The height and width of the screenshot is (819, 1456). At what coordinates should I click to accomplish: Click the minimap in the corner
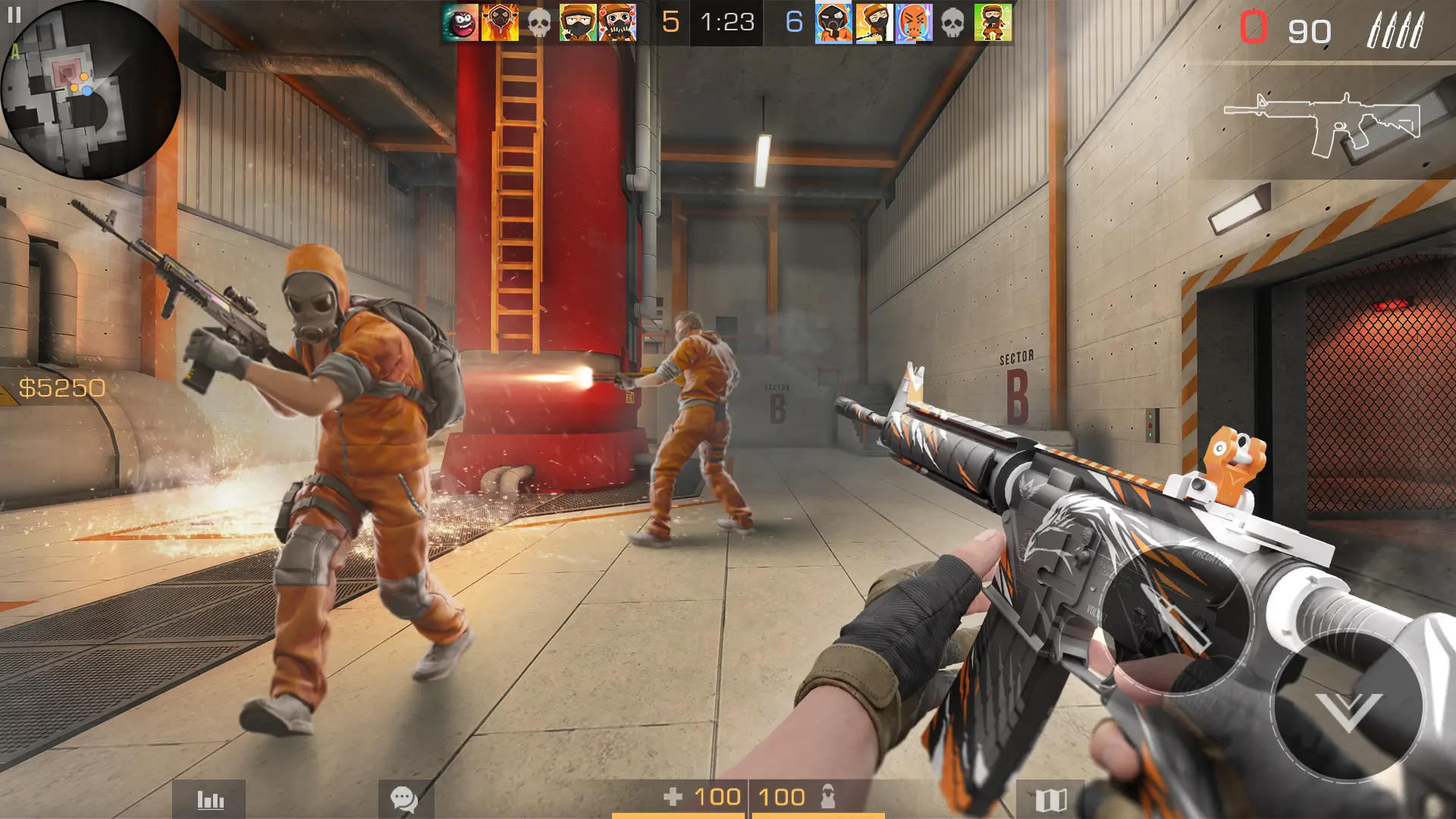[x=91, y=91]
